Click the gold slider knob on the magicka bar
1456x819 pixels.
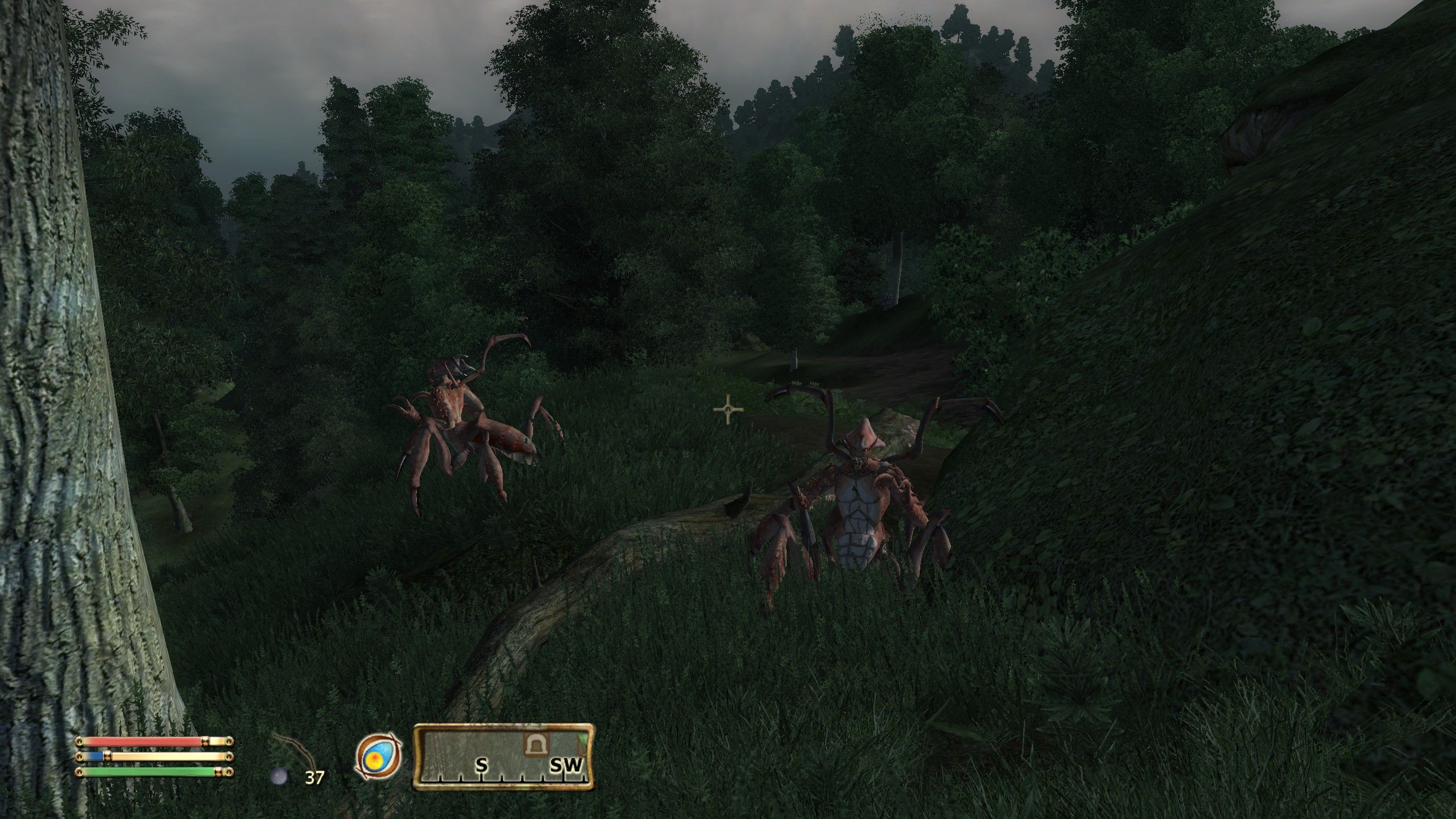[107, 756]
